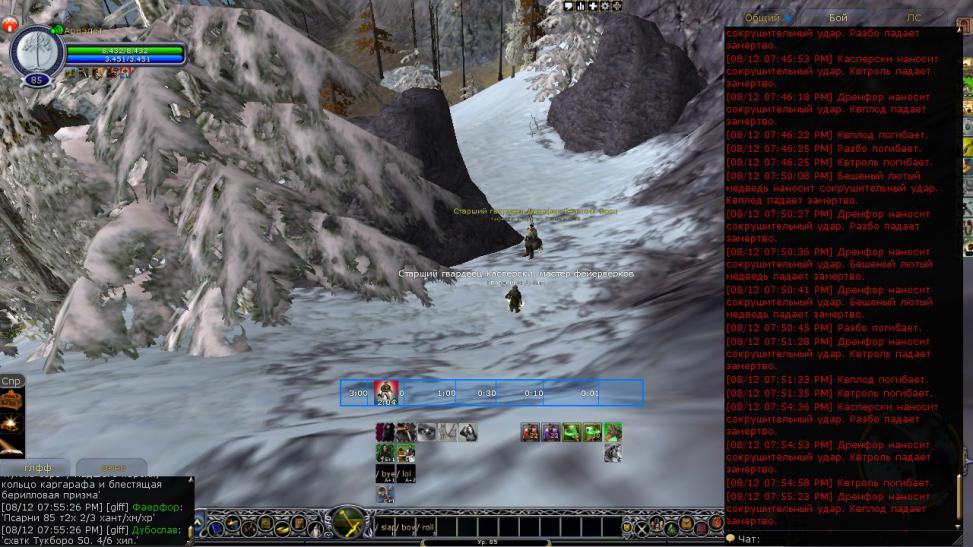Click the /bye emote shortcut

click(x=386, y=473)
